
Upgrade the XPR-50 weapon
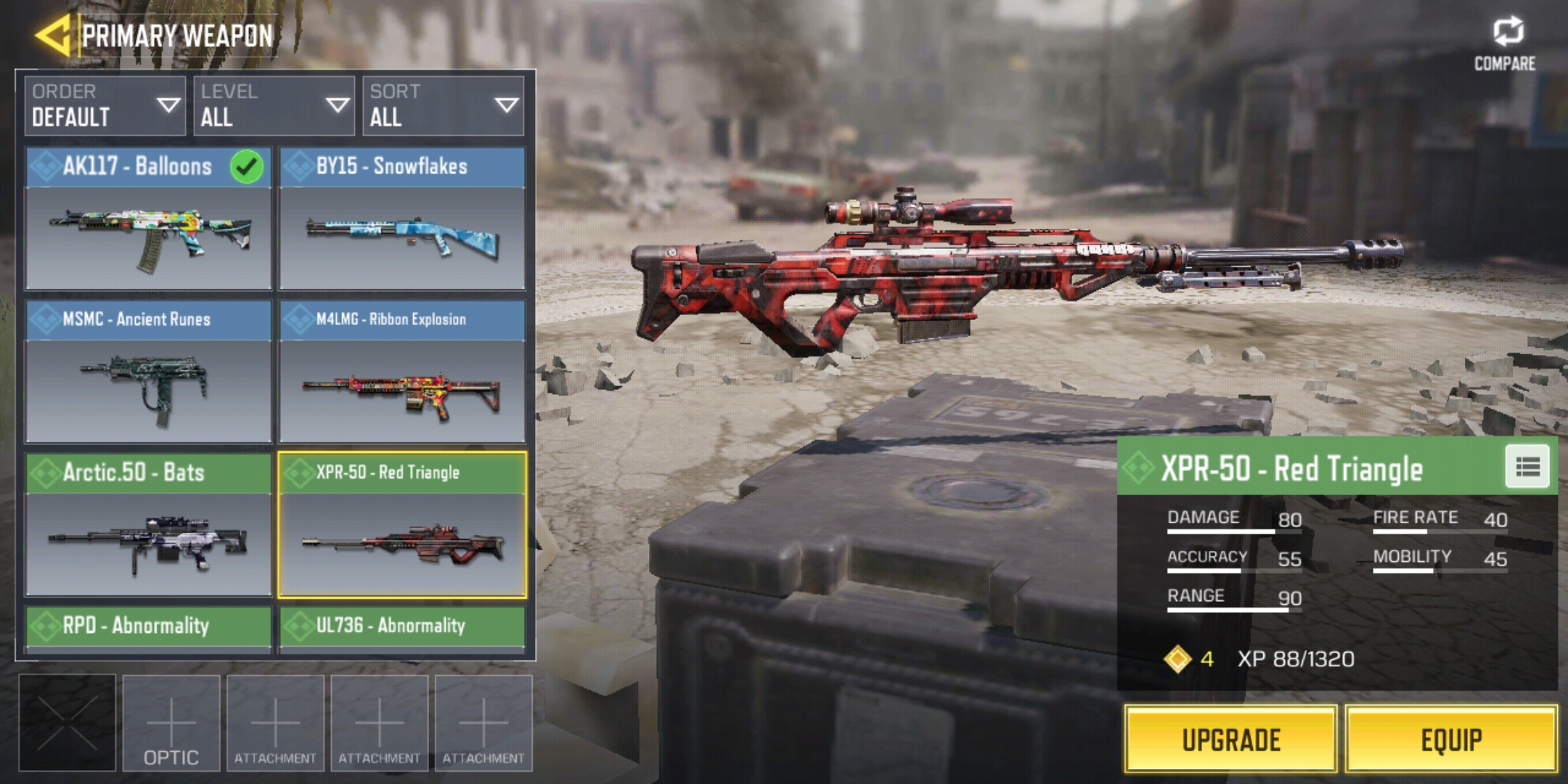click(1231, 739)
